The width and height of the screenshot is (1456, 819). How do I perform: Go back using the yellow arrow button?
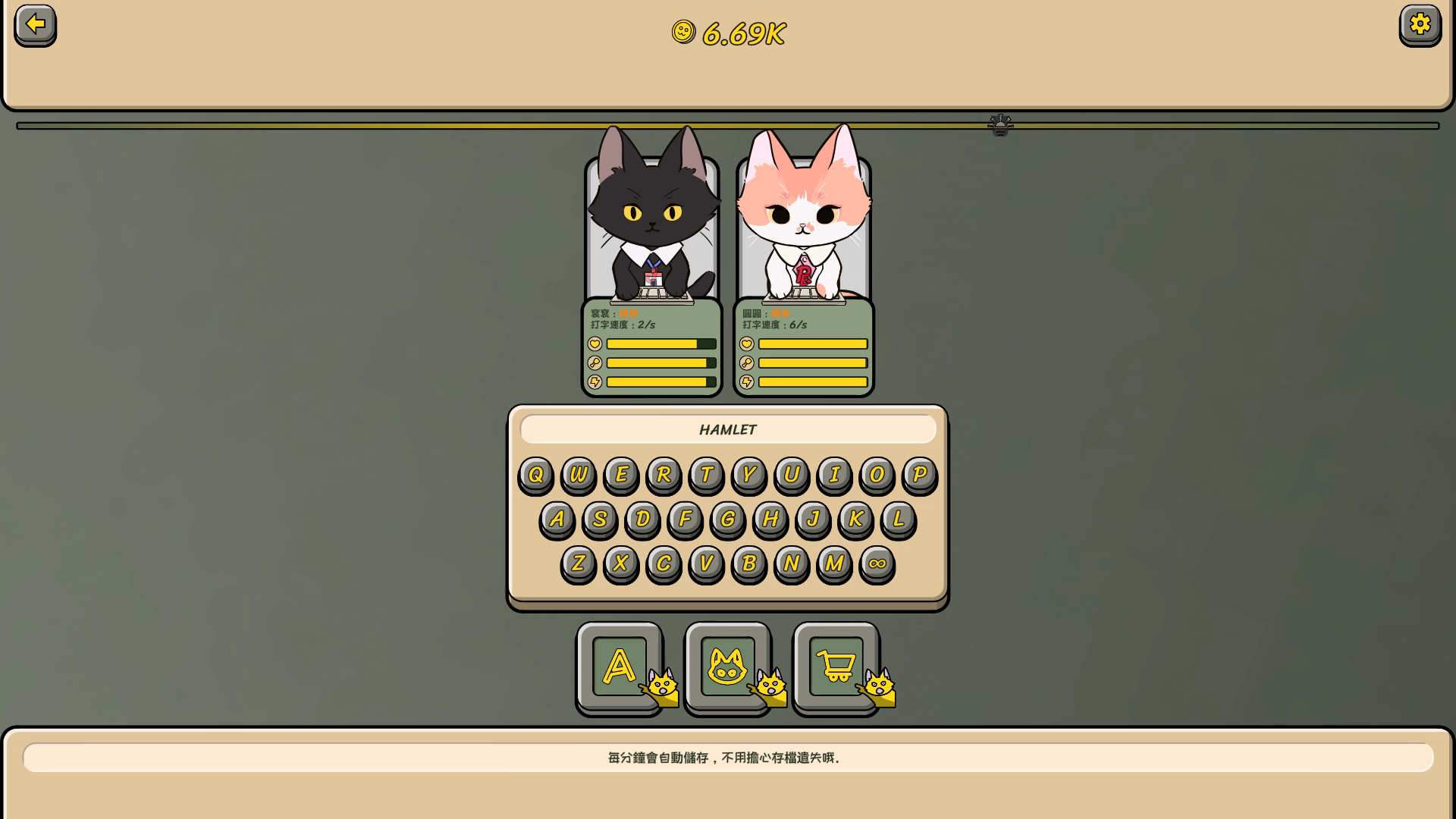[x=33, y=25]
